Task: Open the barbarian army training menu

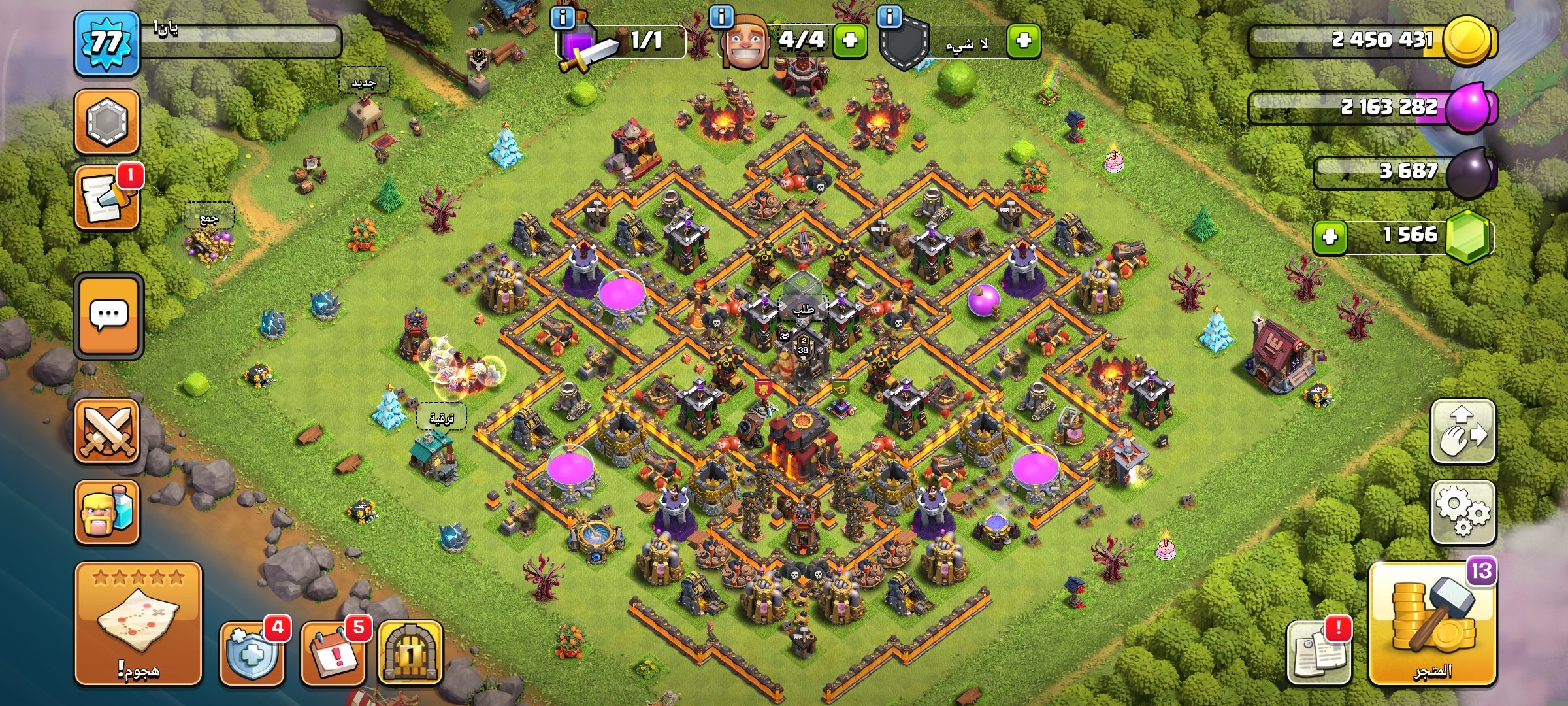Action: (x=106, y=512)
